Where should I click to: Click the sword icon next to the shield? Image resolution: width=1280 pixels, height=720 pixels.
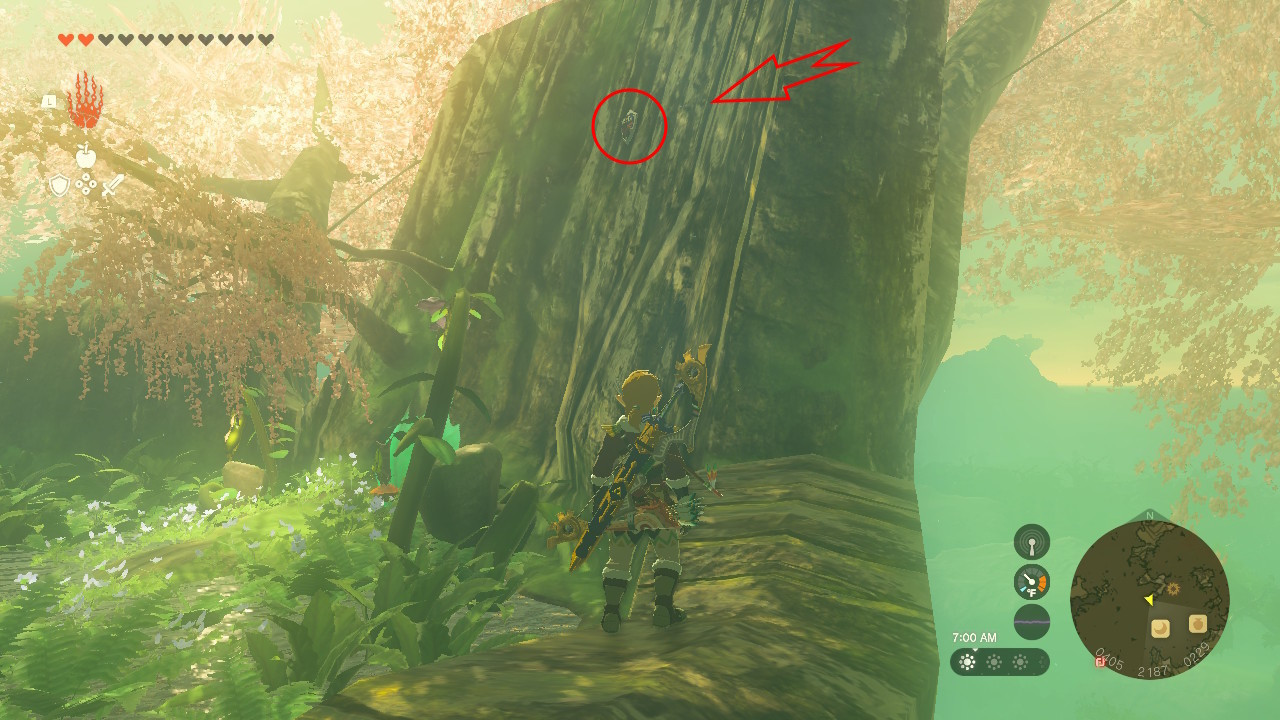point(113,186)
